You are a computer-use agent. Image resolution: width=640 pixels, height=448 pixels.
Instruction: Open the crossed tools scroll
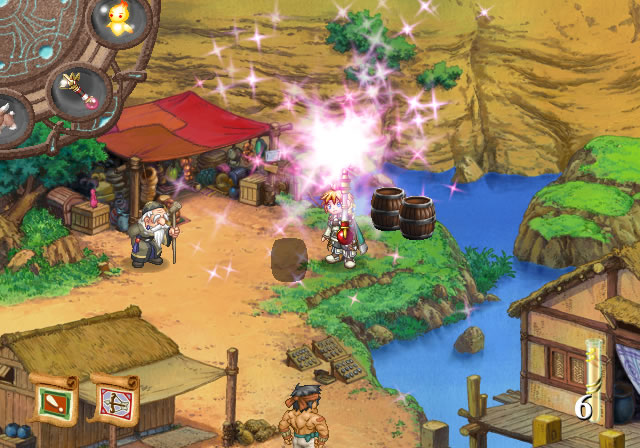[113, 401]
